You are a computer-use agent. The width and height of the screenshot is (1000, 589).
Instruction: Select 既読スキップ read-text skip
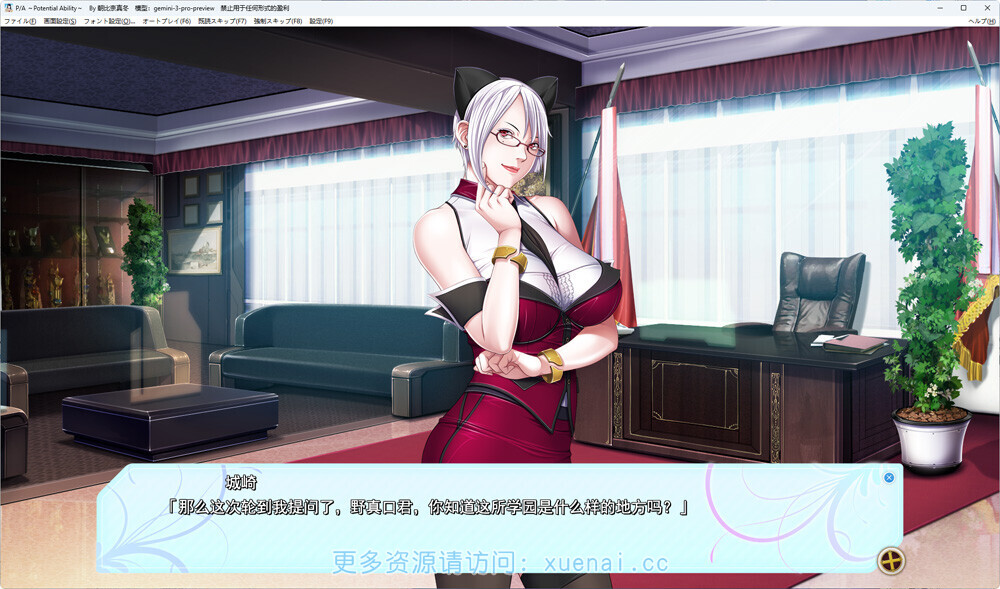(x=222, y=21)
